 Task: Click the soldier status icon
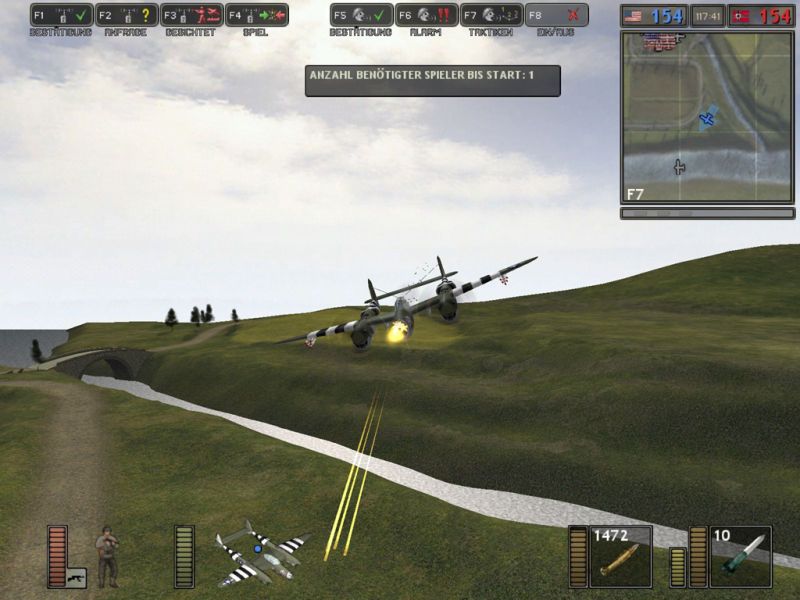(107, 556)
